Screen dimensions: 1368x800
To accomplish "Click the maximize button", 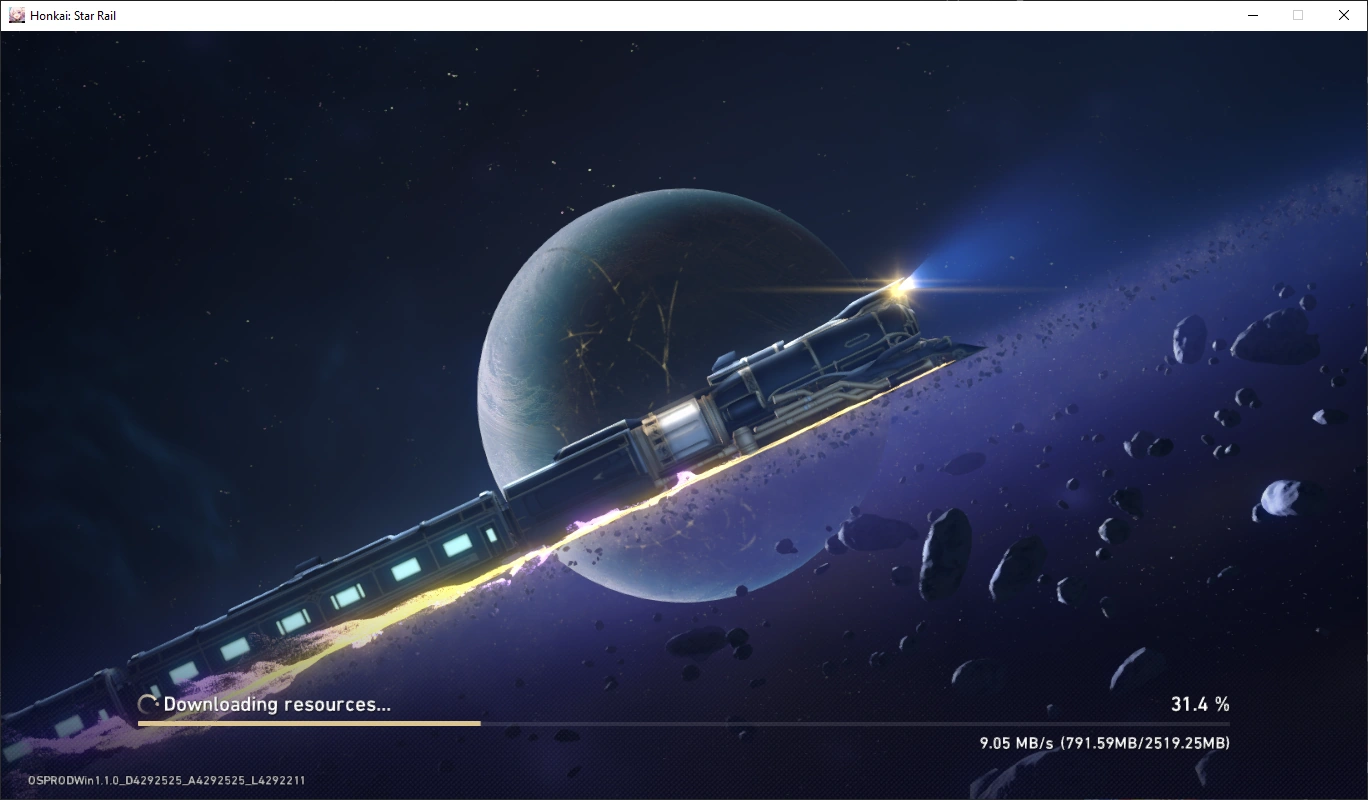I will (1297, 15).
